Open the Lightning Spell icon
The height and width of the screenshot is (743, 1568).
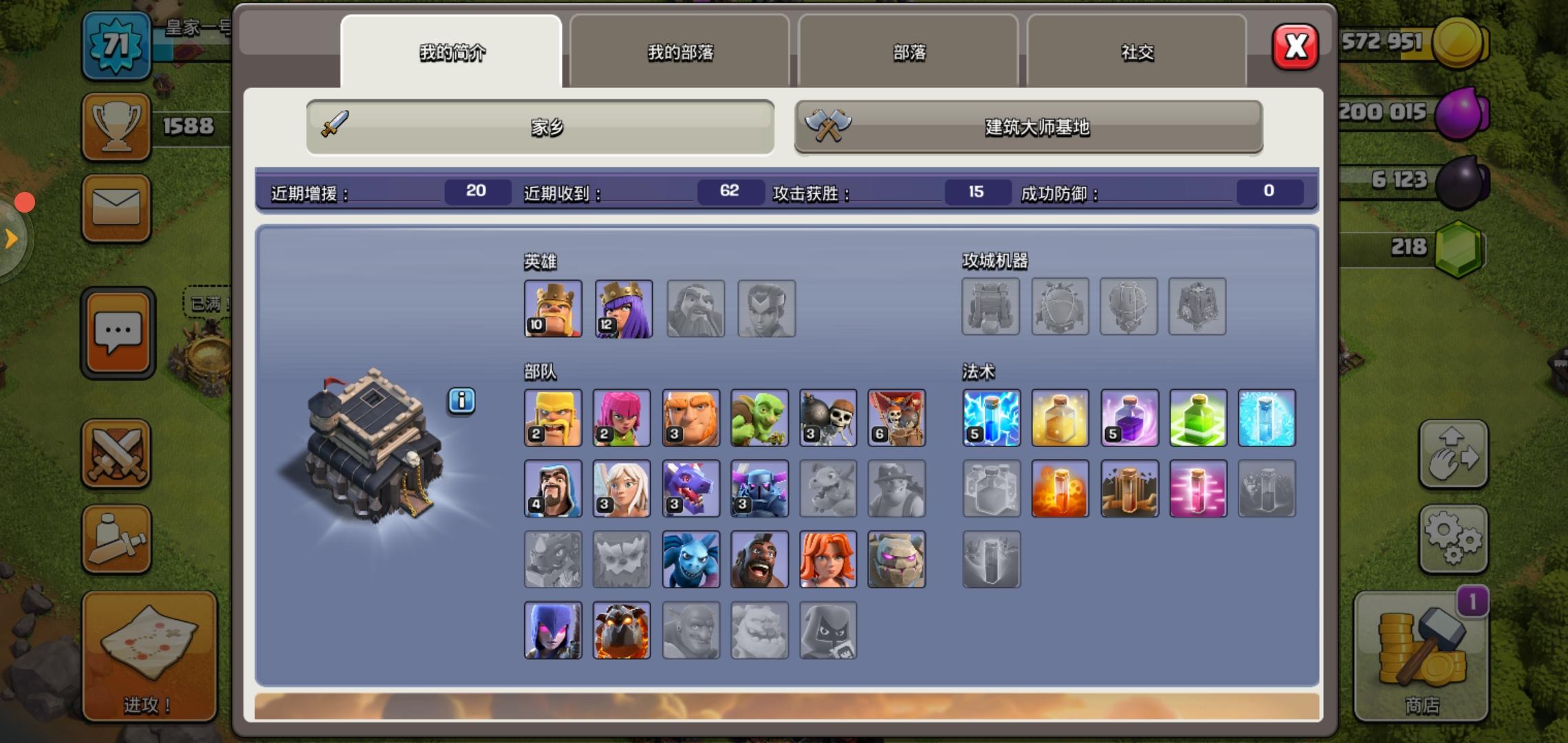991,418
